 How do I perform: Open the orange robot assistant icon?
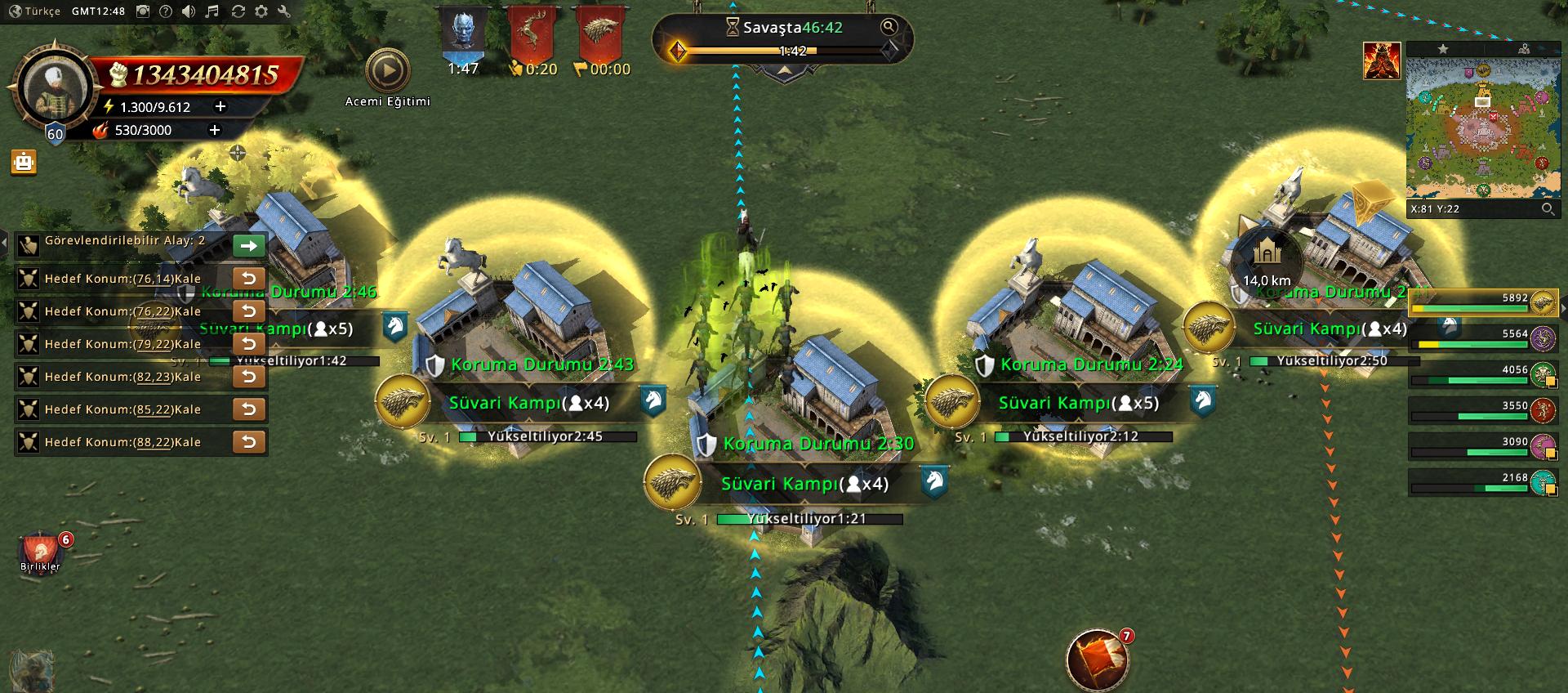pyautogui.click(x=24, y=162)
